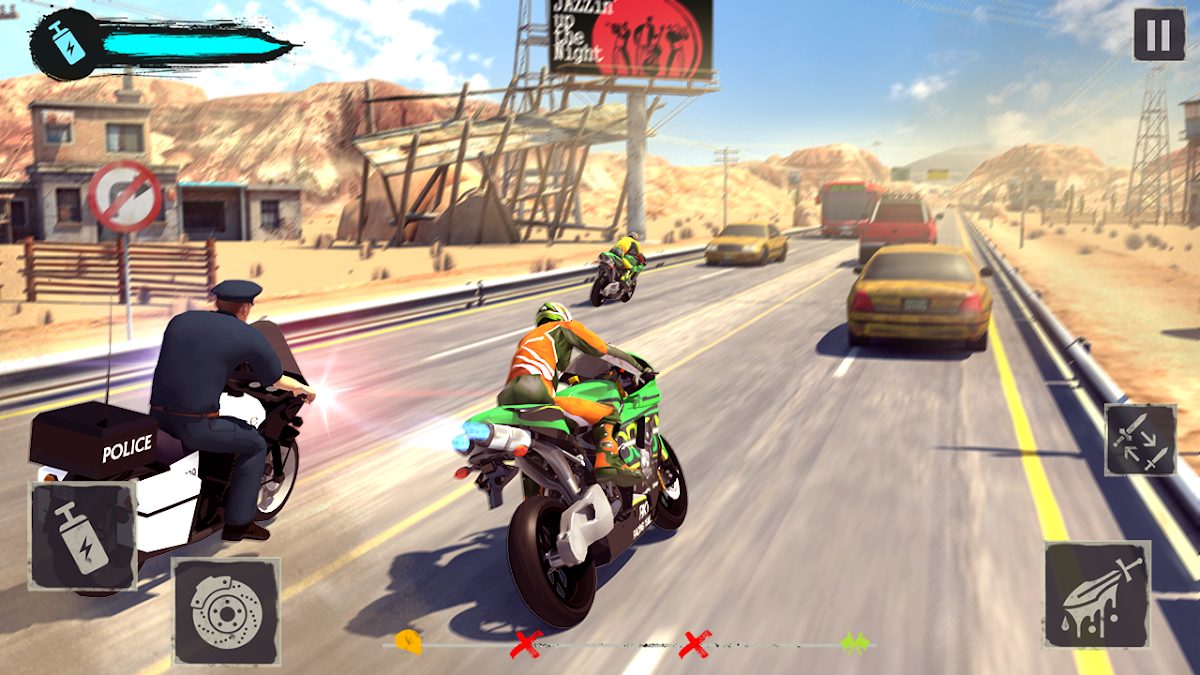Switch weapons with the crossed swords button

point(1140,440)
